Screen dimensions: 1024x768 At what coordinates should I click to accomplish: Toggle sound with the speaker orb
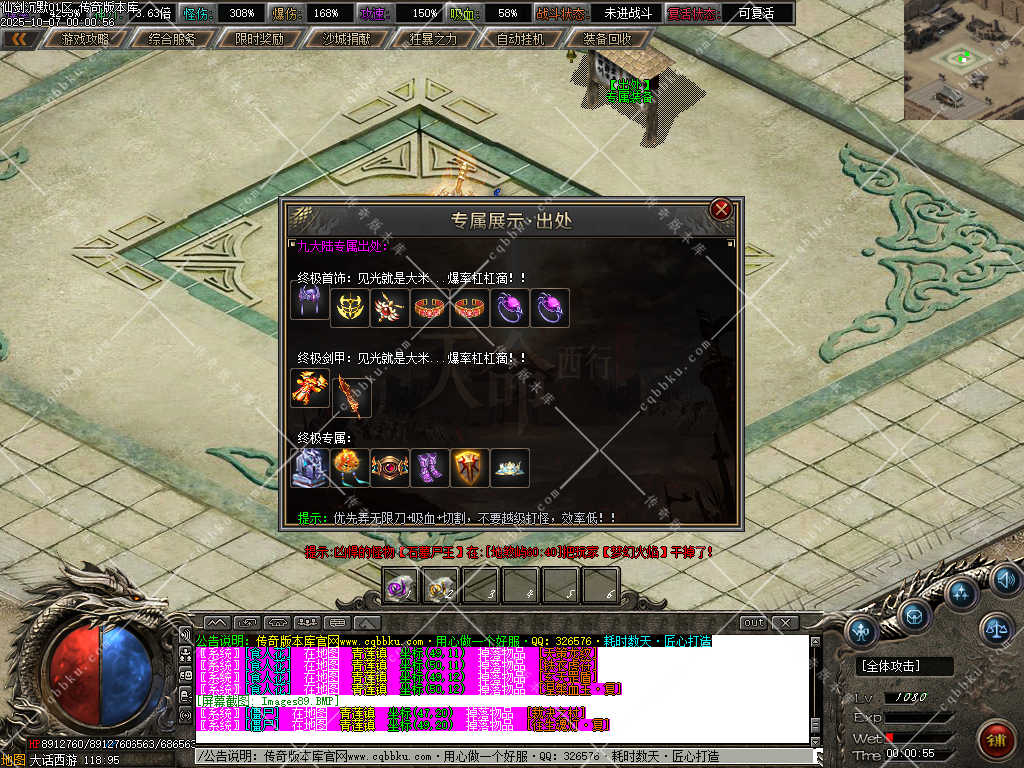point(1005,579)
